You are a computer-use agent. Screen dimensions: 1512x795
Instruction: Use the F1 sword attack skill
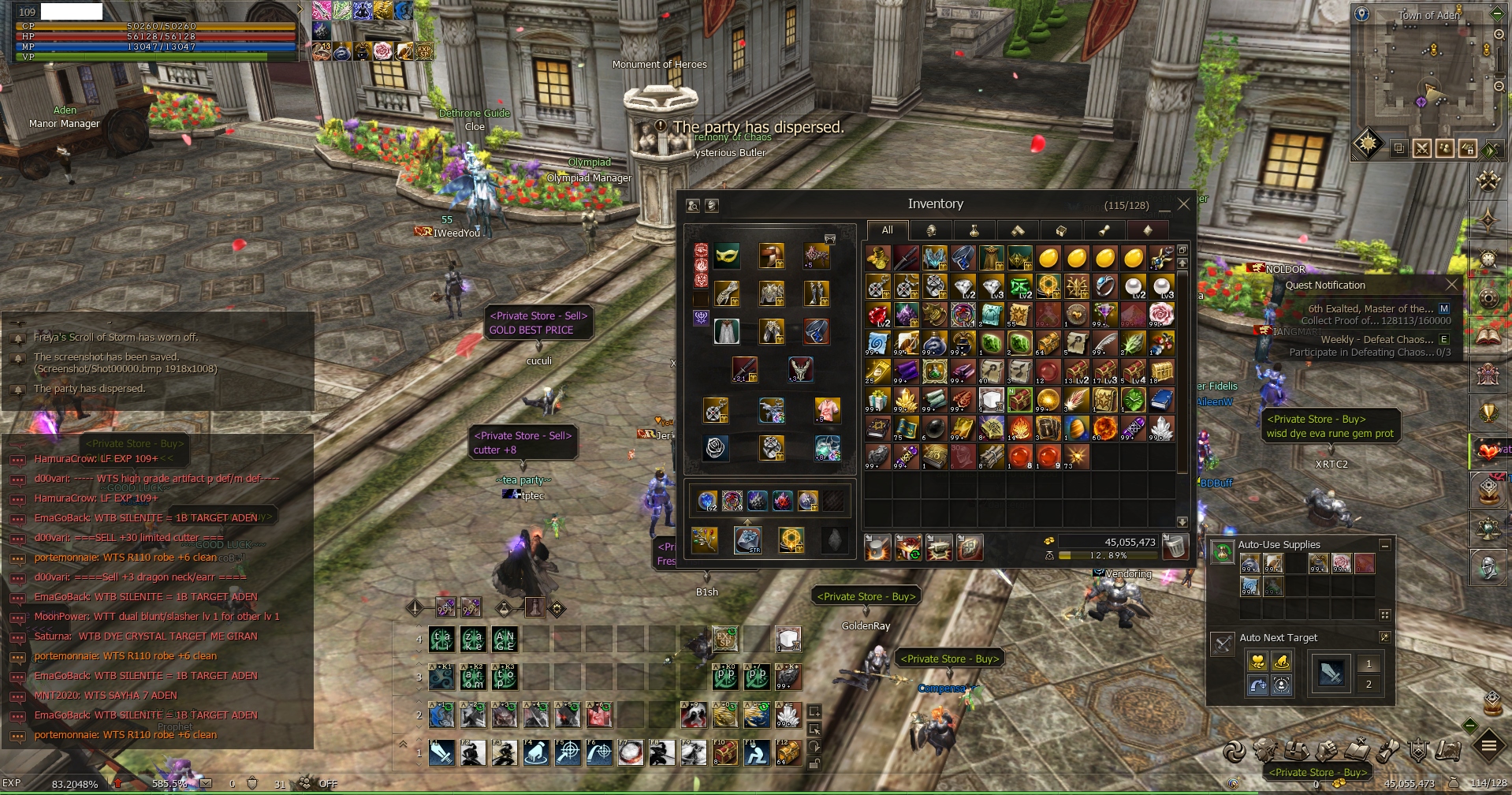coord(441,753)
